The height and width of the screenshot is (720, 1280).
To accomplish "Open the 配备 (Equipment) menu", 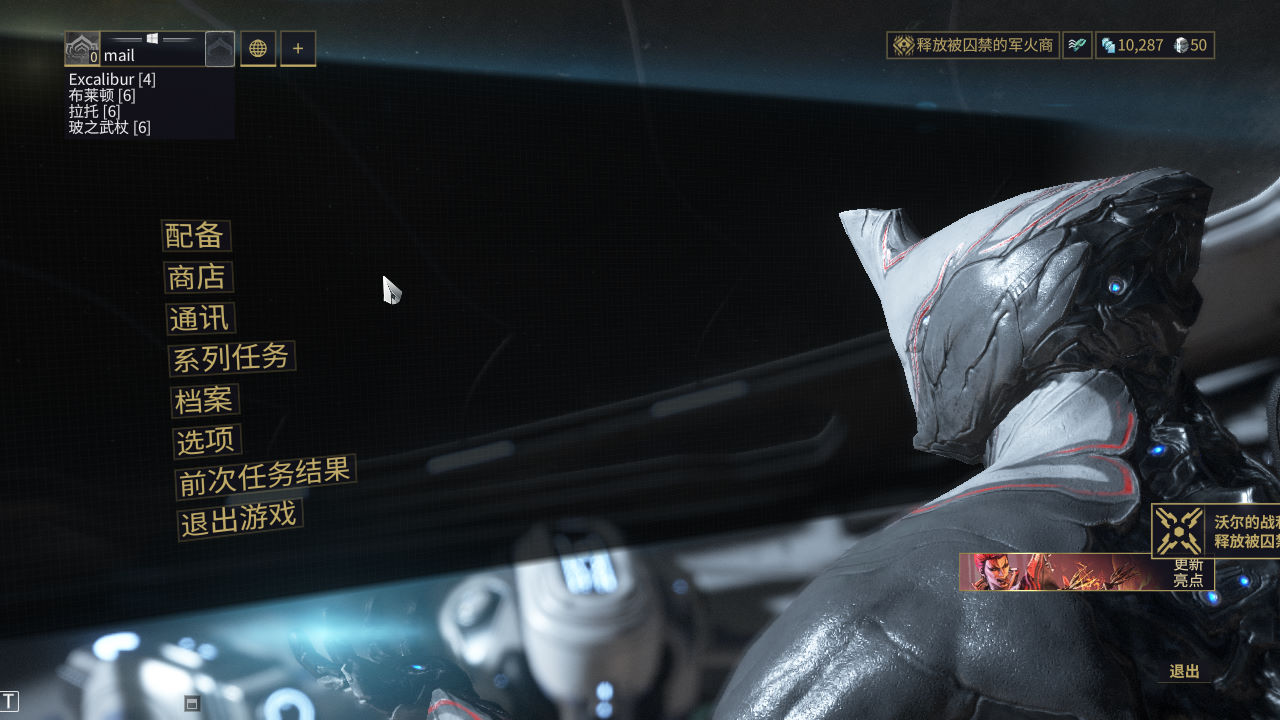I will click(x=196, y=236).
